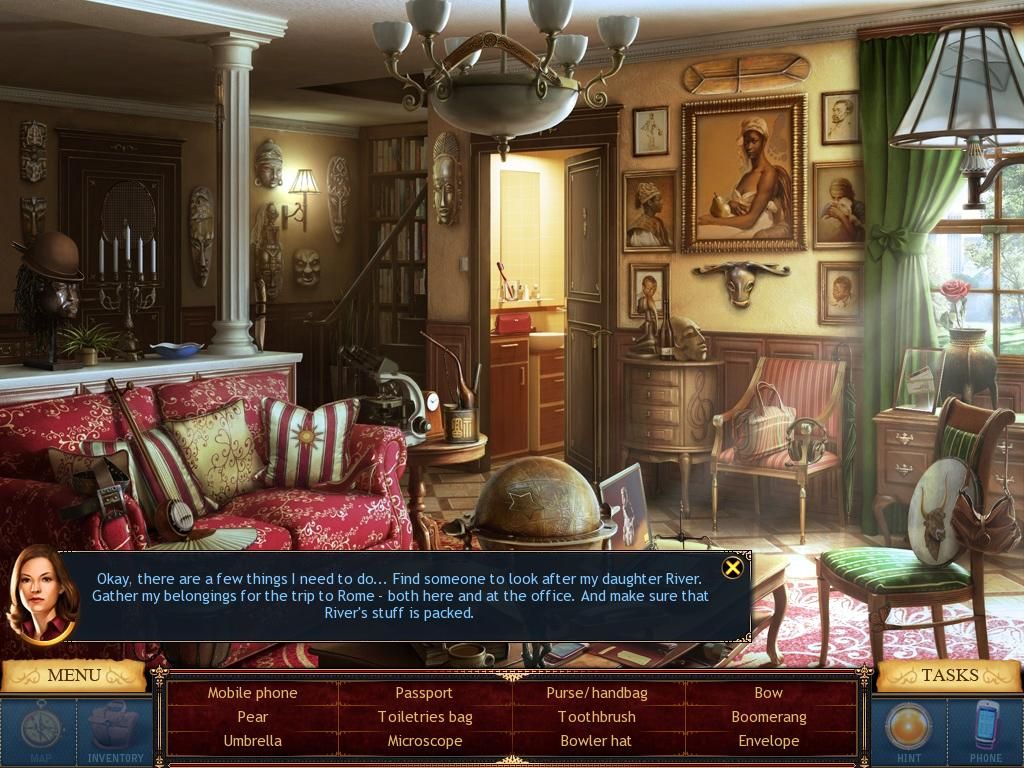The height and width of the screenshot is (768, 1024).
Task: Select 'Purse/handbag' in the item list
Action: click(x=597, y=692)
